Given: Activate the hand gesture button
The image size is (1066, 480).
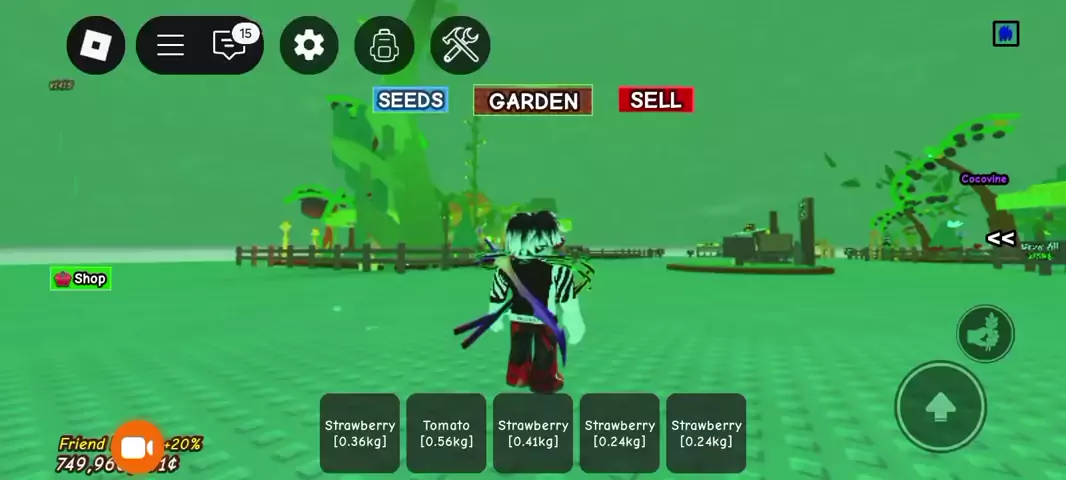Looking at the screenshot, I should point(985,334).
